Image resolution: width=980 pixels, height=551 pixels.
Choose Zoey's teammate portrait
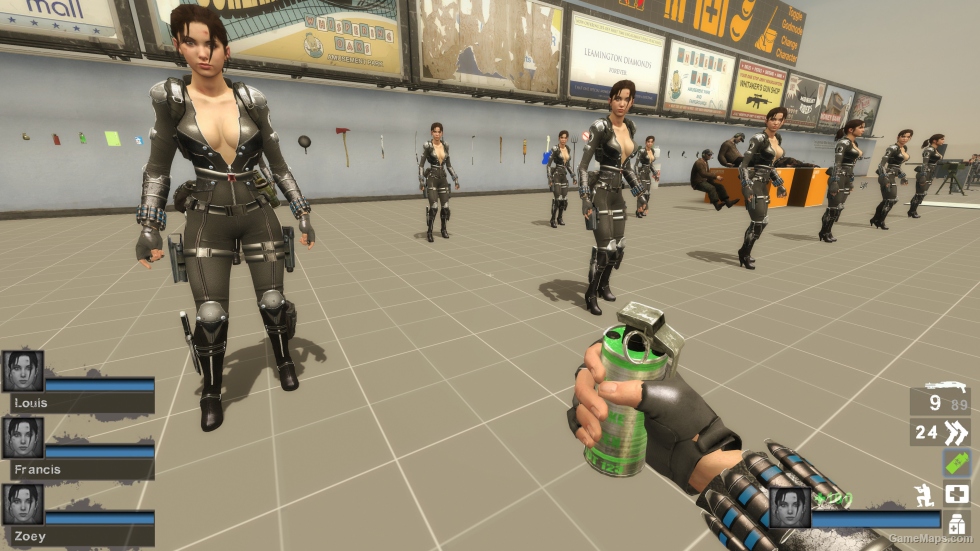[23, 505]
